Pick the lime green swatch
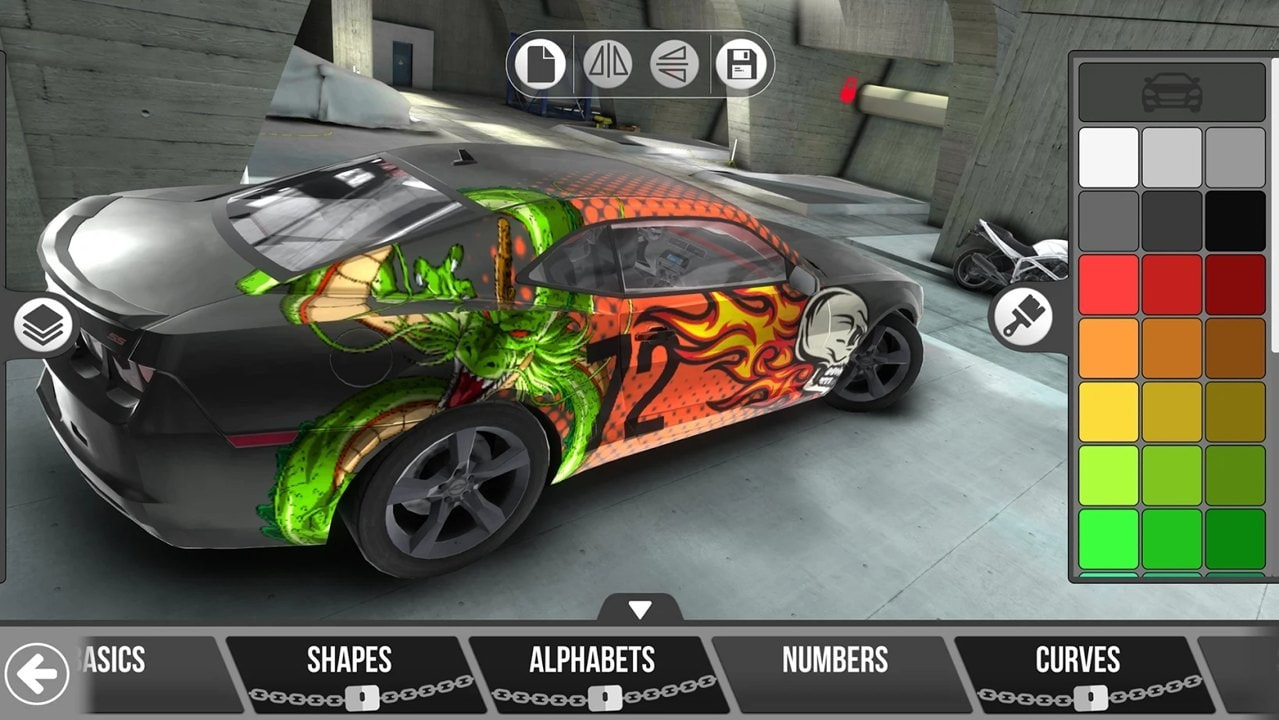This screenshot has width=1279, height=720. (x=1108, y=475)
